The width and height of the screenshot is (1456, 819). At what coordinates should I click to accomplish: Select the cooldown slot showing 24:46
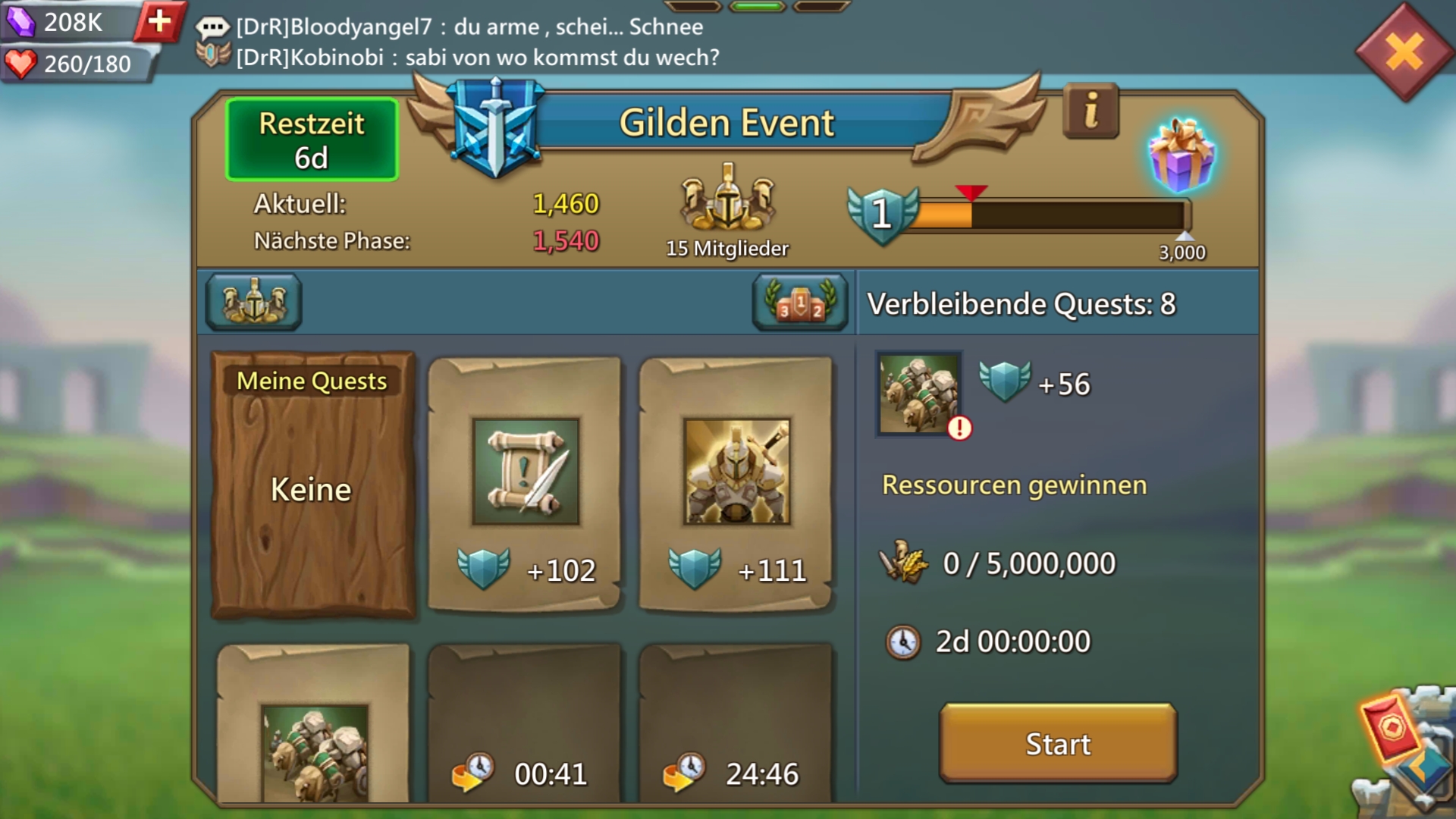pos(736,724)
